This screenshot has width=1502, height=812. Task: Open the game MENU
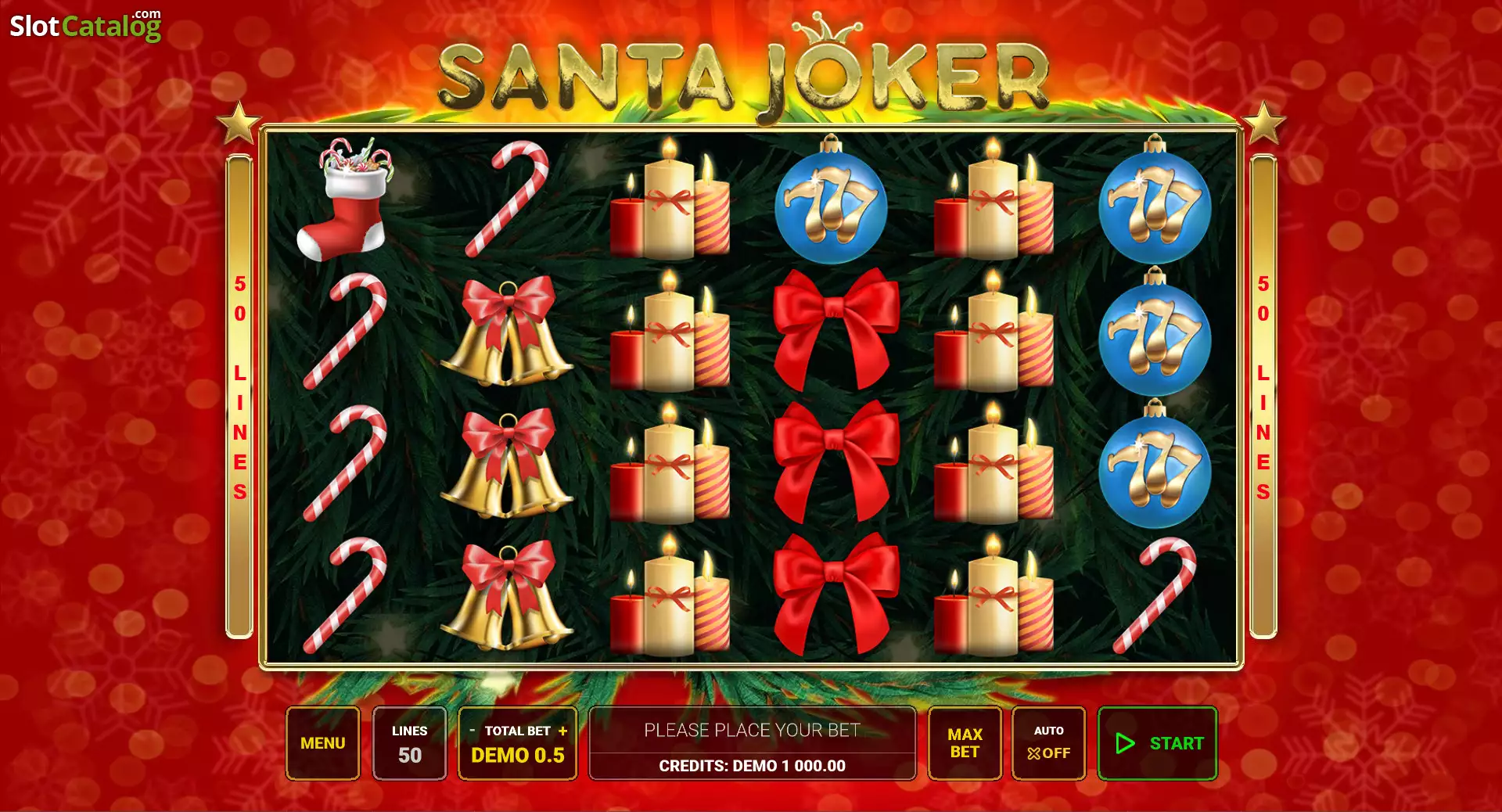coord(322,743)
